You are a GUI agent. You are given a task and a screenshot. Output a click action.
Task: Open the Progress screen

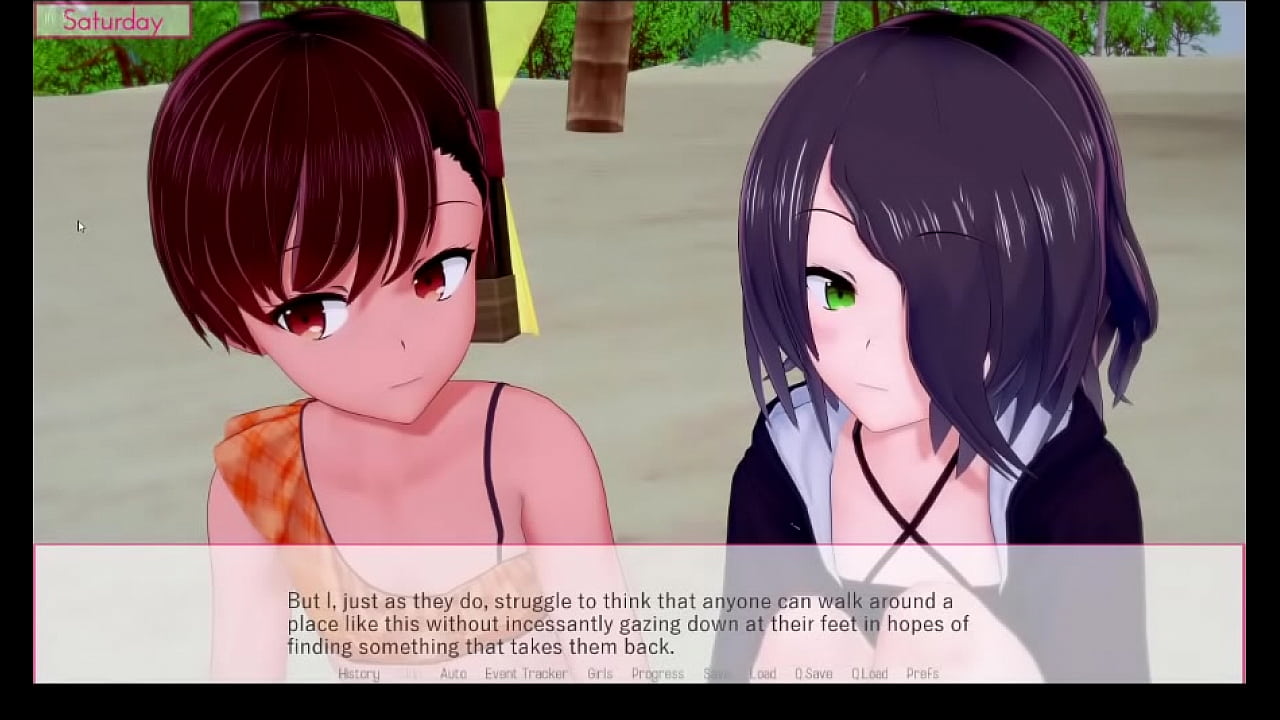tap(658, 673)
